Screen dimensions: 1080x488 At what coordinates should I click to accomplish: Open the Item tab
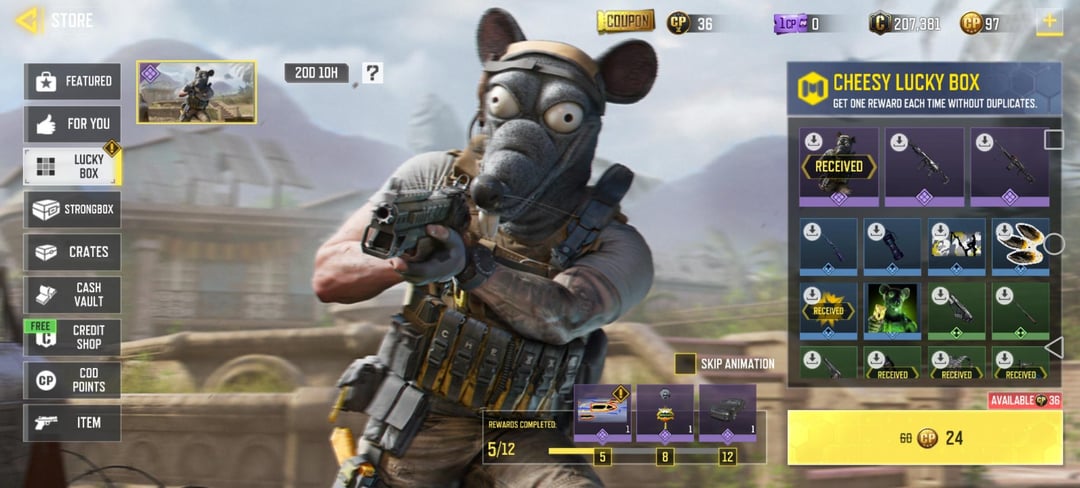(x=72, y=423)
